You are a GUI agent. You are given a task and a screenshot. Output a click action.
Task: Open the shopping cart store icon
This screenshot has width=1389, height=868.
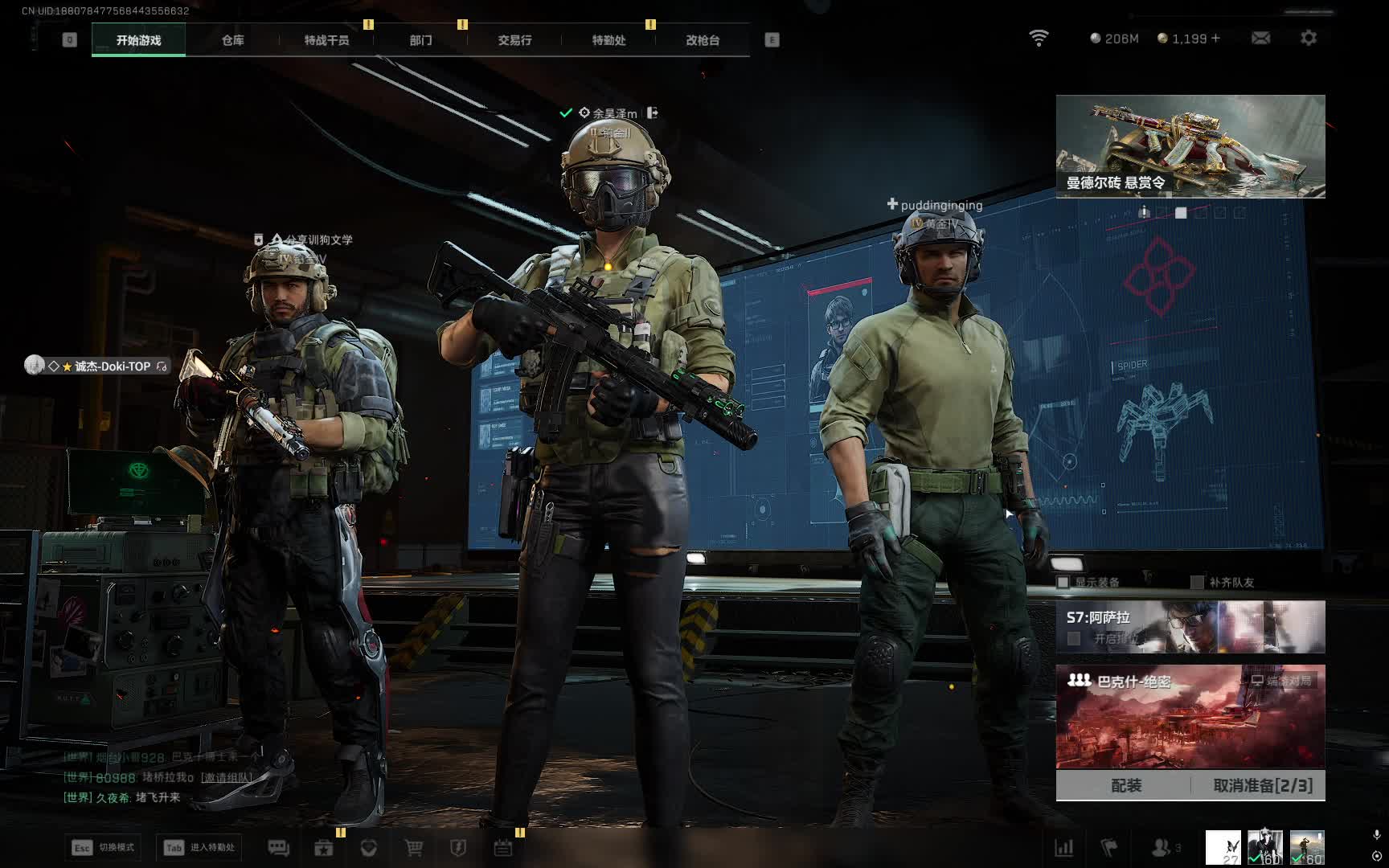pos(414,848)
